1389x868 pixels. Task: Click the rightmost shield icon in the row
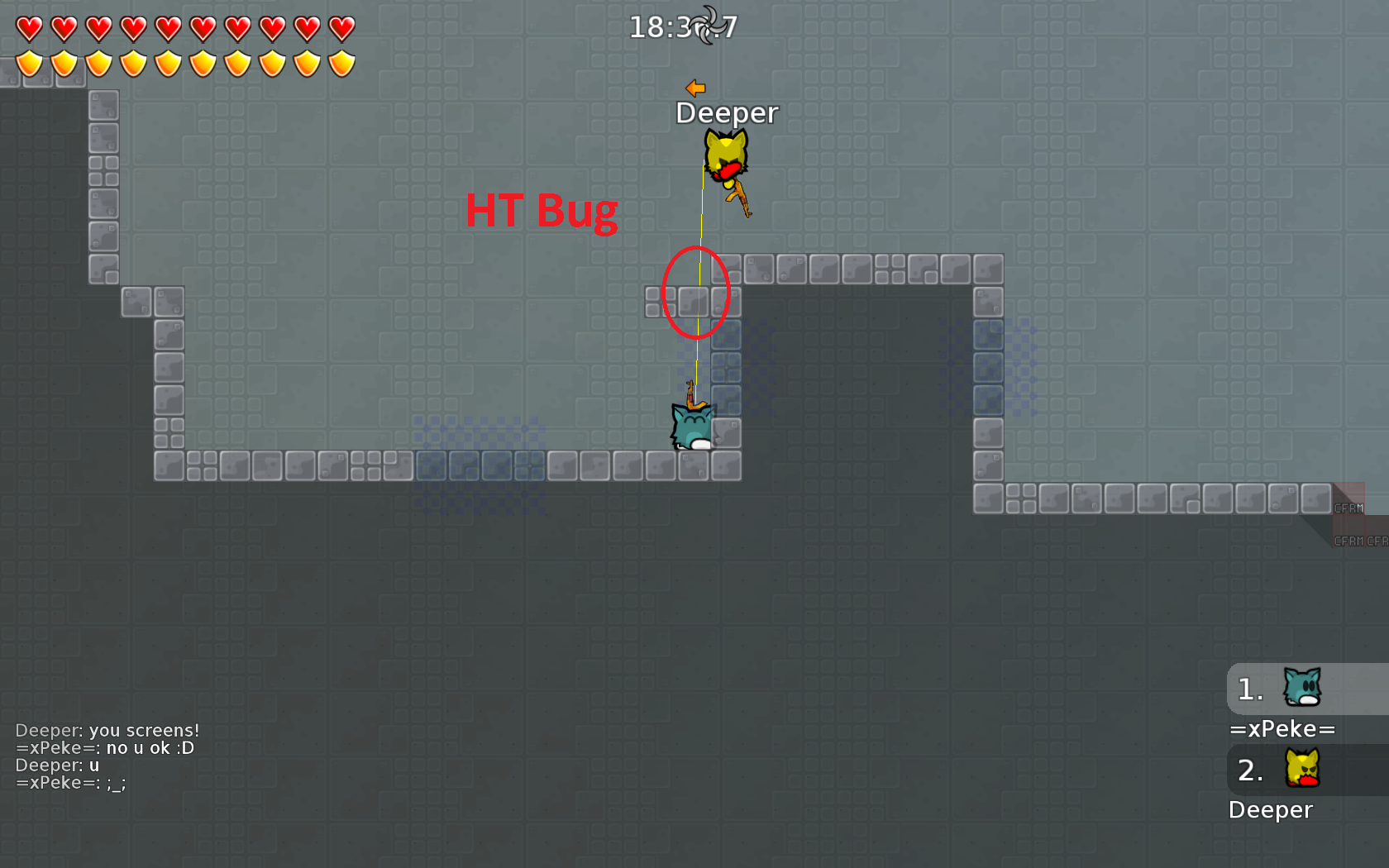click(341, 62)
